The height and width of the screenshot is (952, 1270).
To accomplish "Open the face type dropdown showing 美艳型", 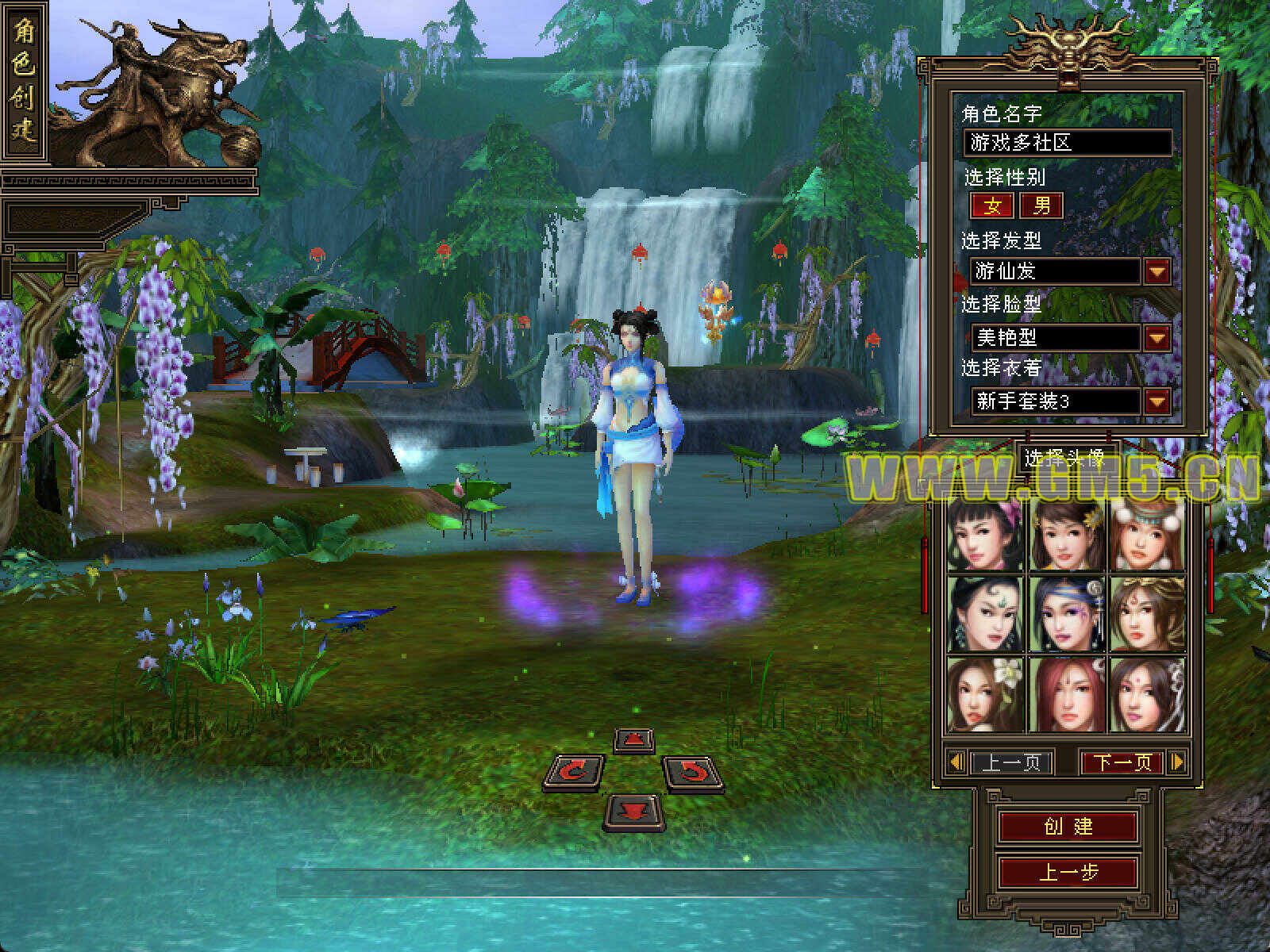I will click(1156, 338).
